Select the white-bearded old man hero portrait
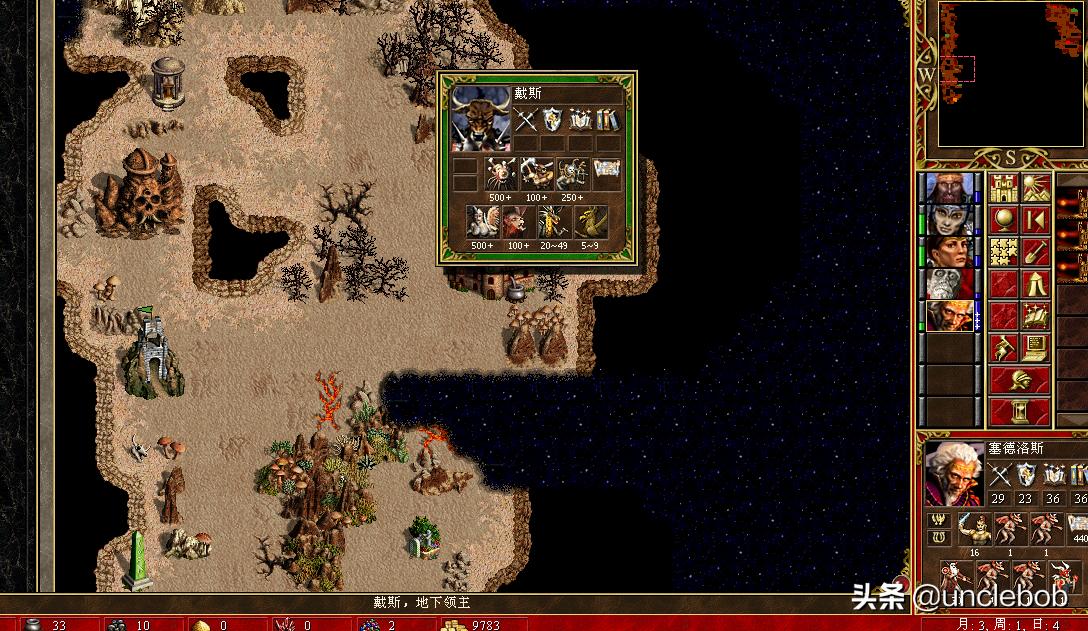 948,284
